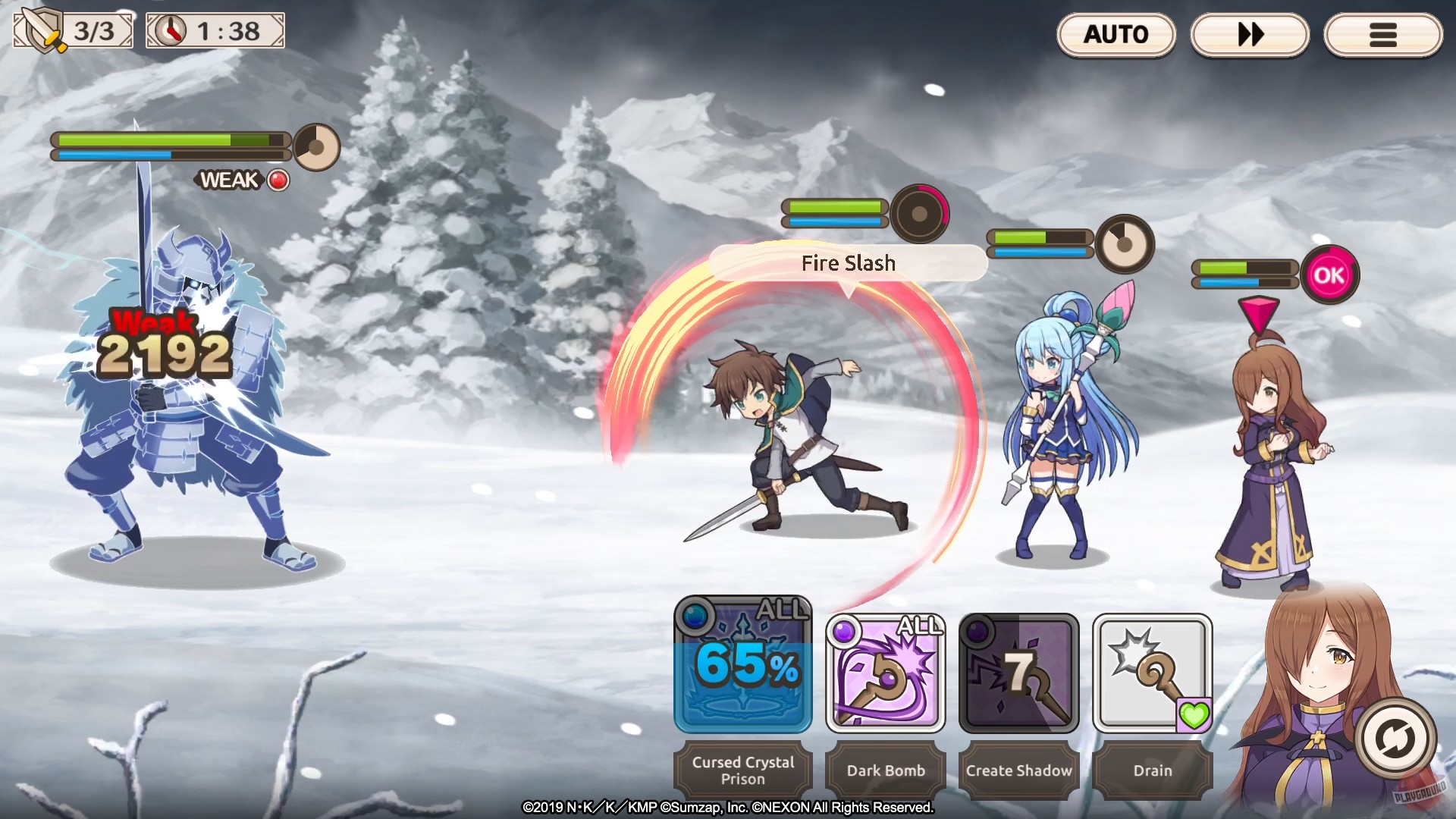Viewport: 1456px width, 819px height.
Task: Open the hamburger menu in the top right
Action: (1383, 34)
